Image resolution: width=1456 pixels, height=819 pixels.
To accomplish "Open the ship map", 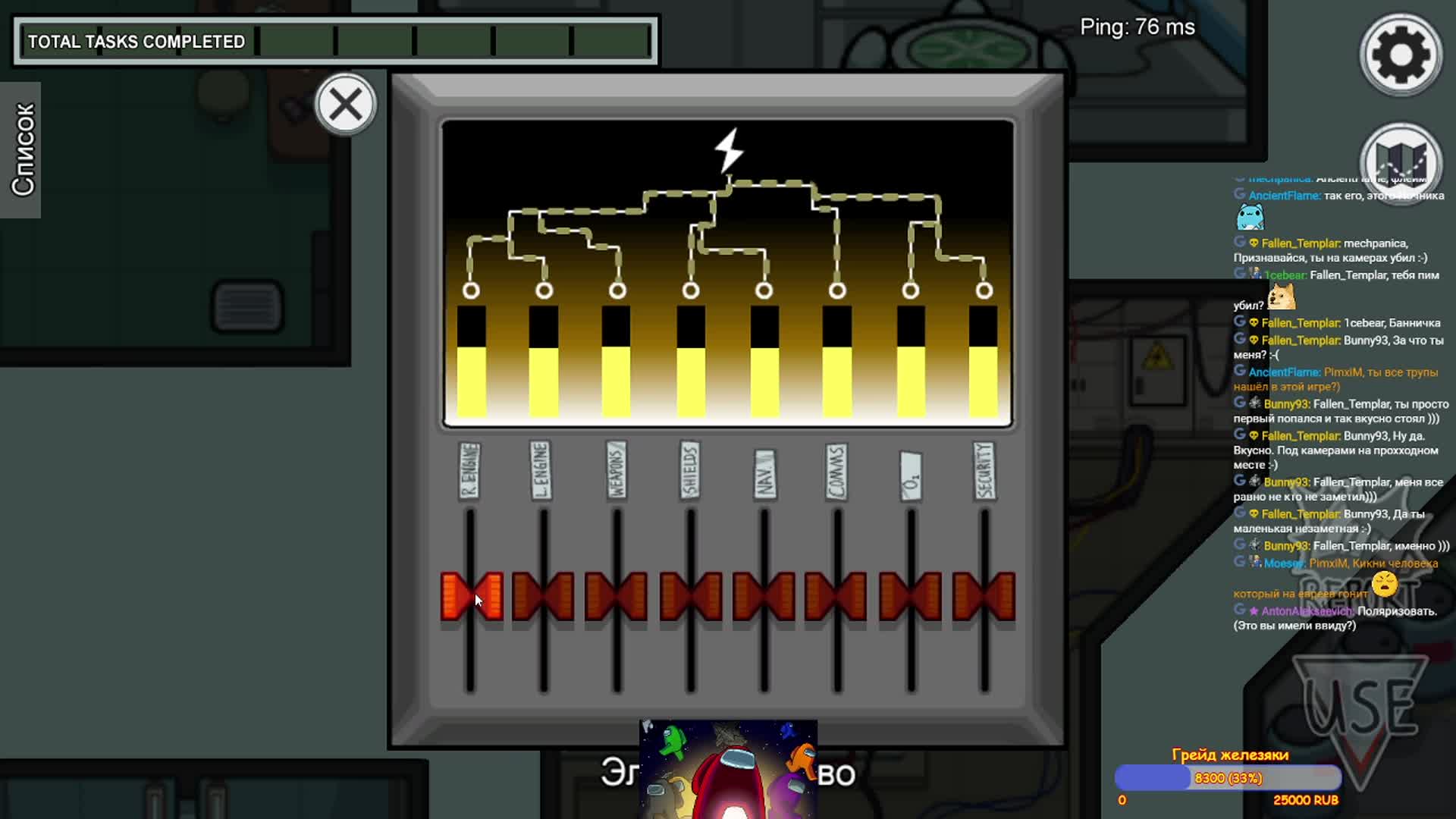I will [1400, 162].
